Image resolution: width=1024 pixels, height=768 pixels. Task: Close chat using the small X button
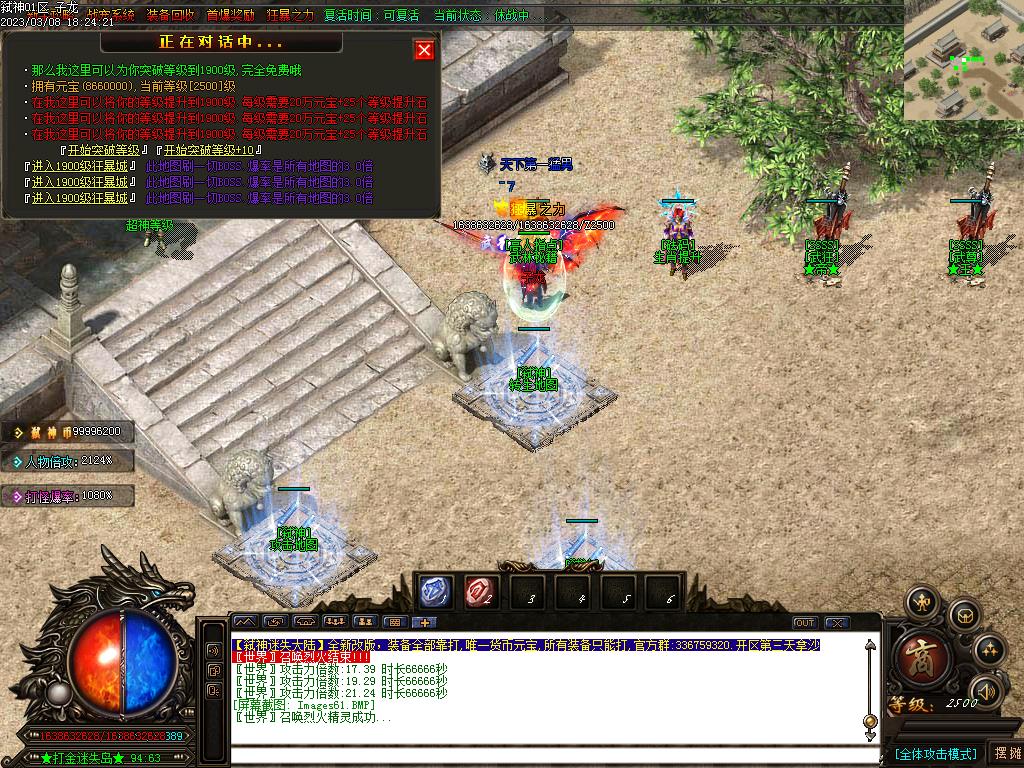tap(836, 622)
